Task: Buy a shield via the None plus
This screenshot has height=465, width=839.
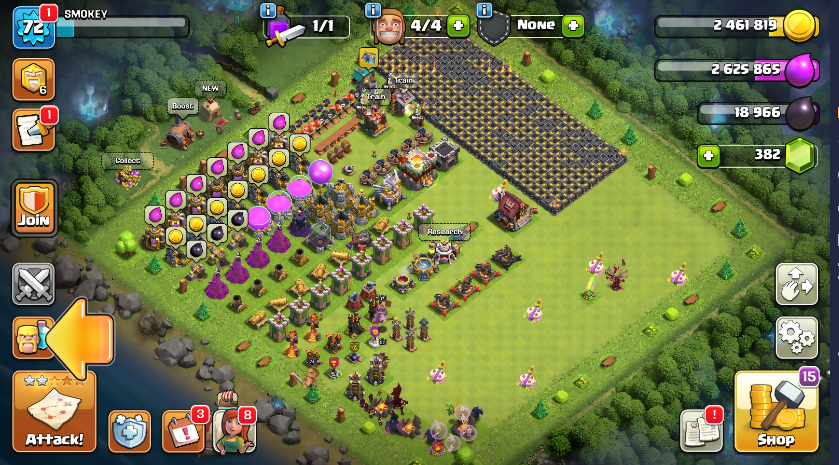Action: pyautogui.click(x=573, y=25)
